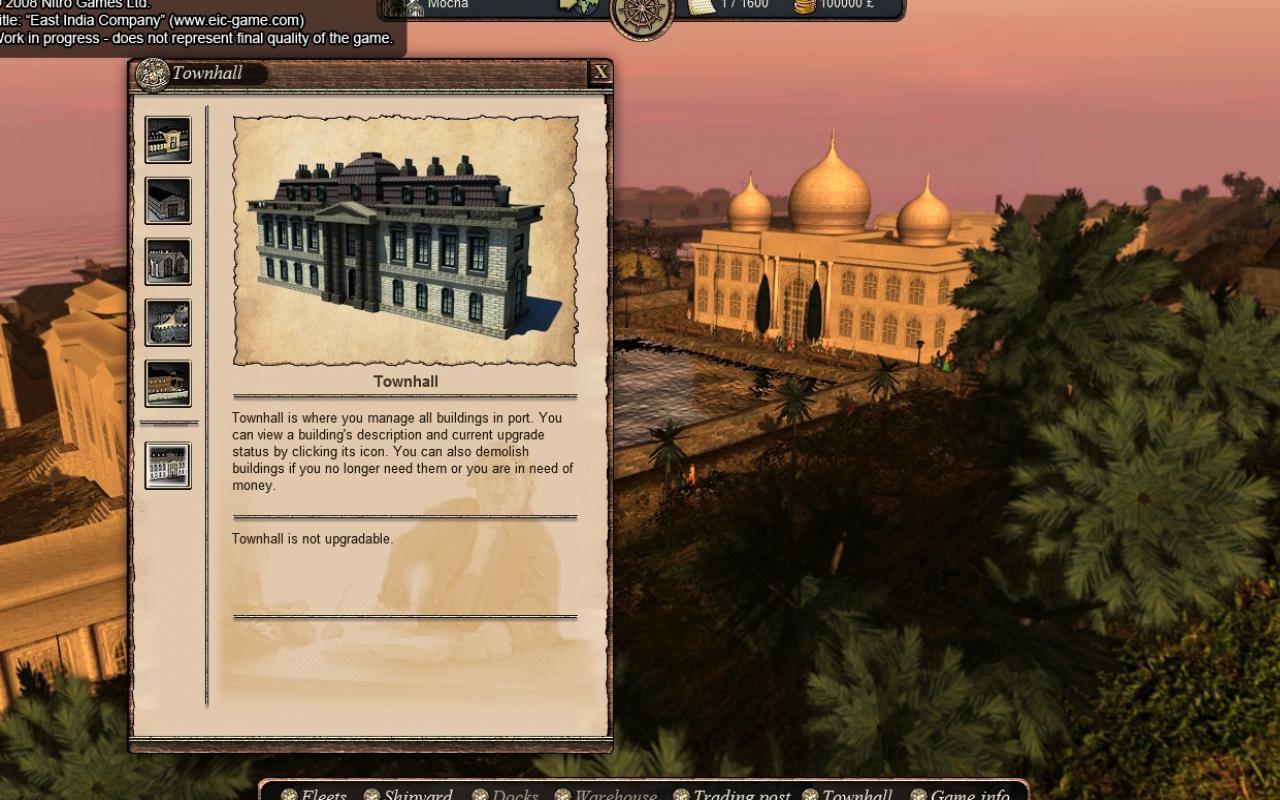Image resolution: width=1280 pixels, height=800 pixels.
Task: Click the Townhall building icon below the divider
Action: pyautogui.click(x=167, y=466)
